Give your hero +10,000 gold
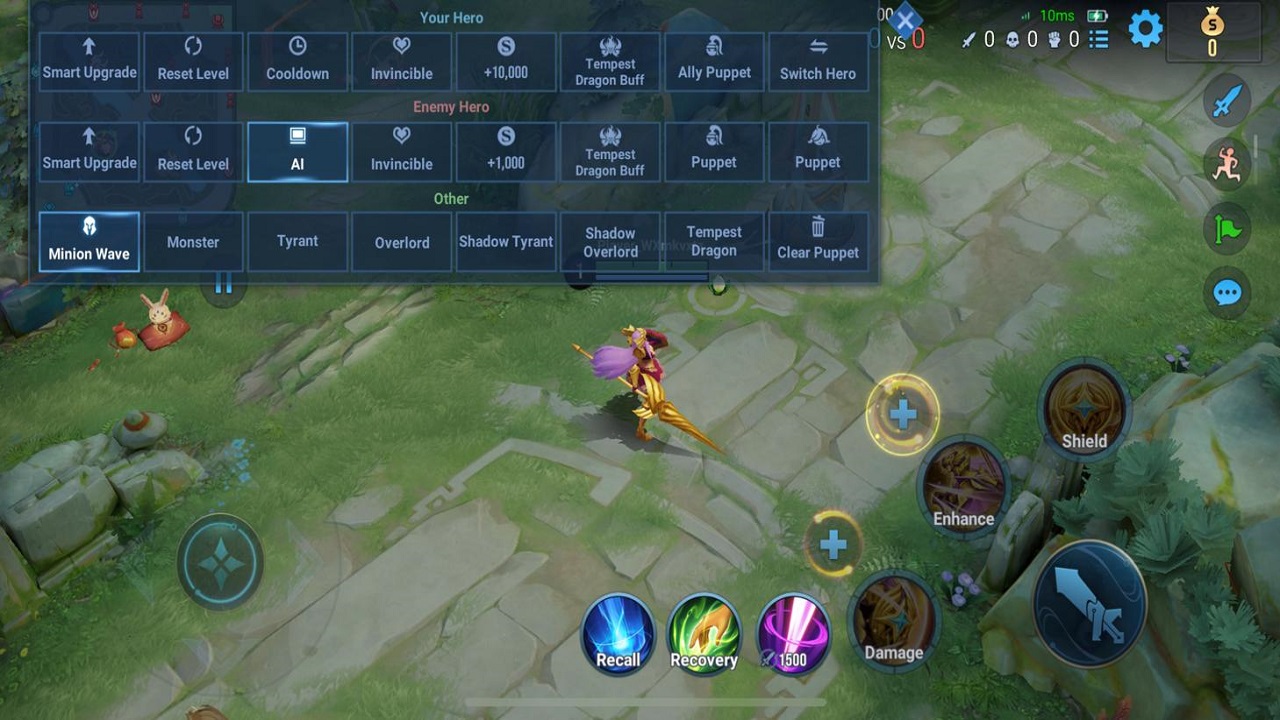 (x=506, y=62)
